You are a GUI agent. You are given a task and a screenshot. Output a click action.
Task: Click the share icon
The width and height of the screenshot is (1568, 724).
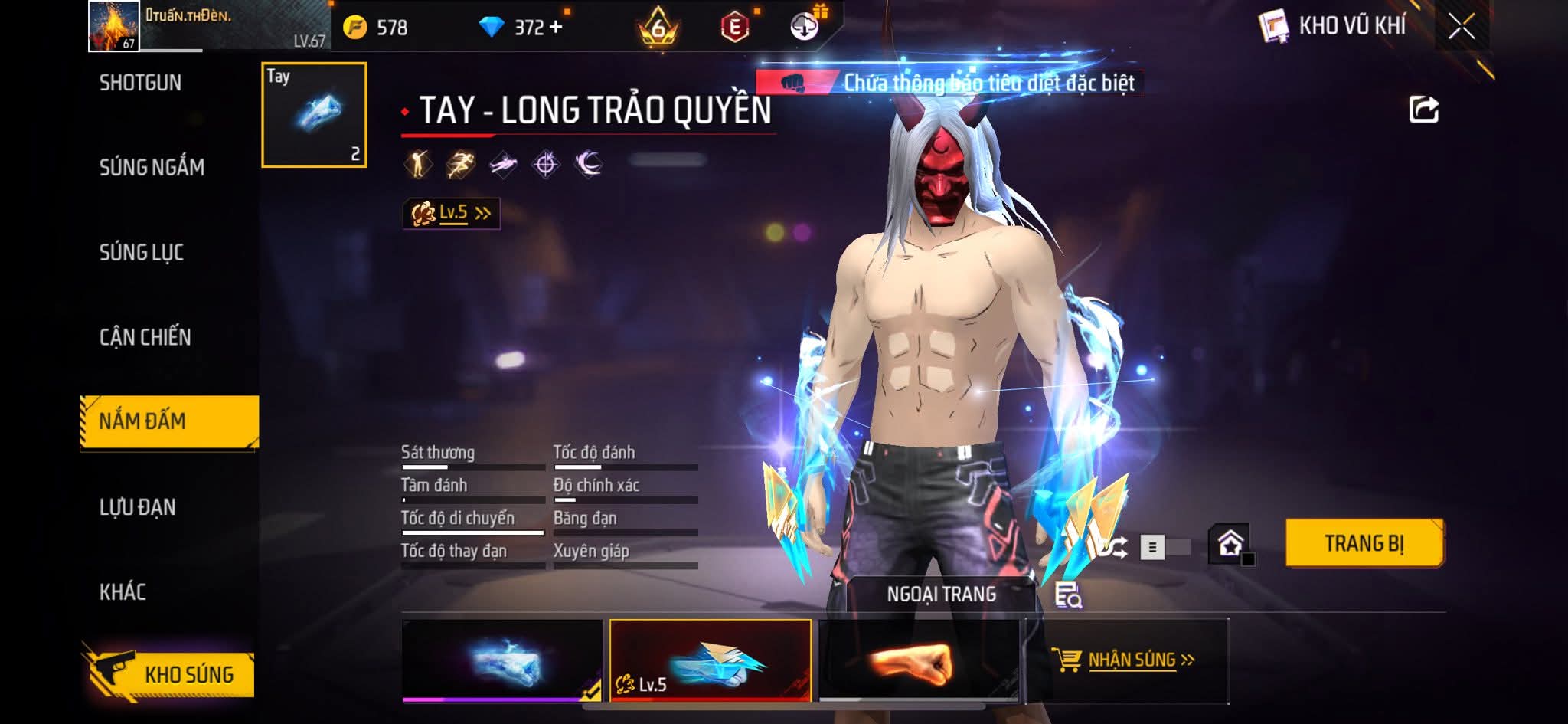(x=1423, y=110)
